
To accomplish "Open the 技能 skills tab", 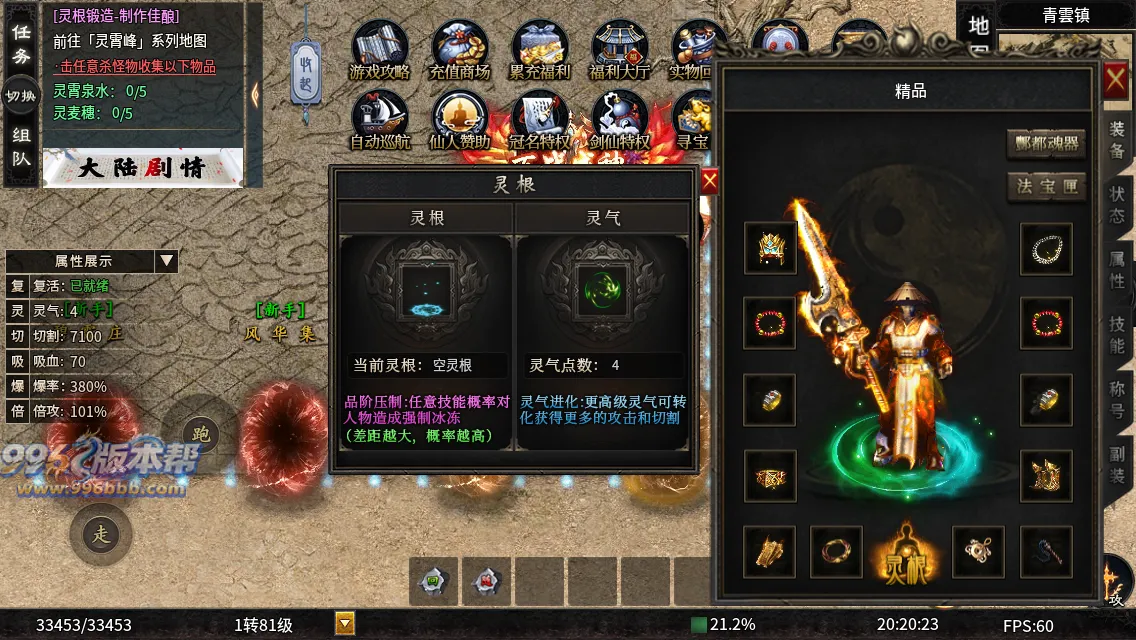I will pyautogui.click(x=1117, y=335).
